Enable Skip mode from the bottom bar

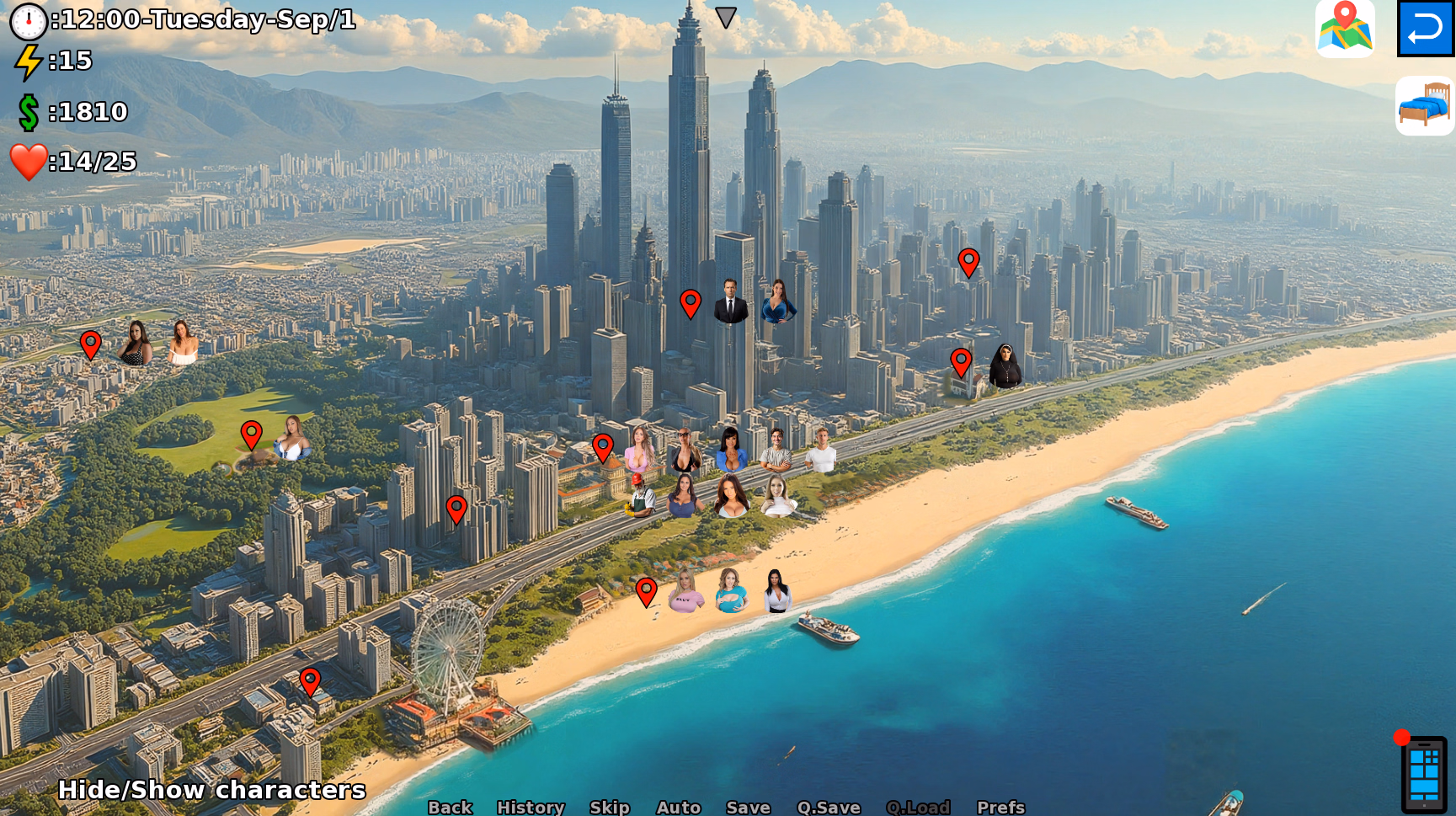click(611, 807)
